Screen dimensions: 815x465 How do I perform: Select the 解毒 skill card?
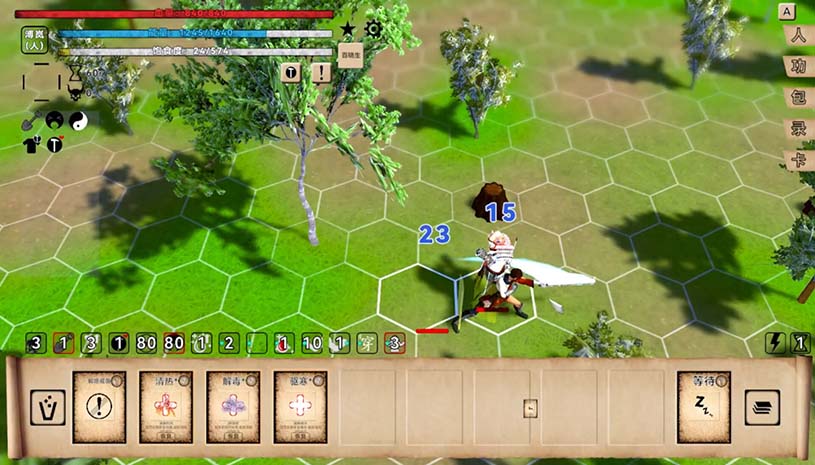click(x=233, y=407)
